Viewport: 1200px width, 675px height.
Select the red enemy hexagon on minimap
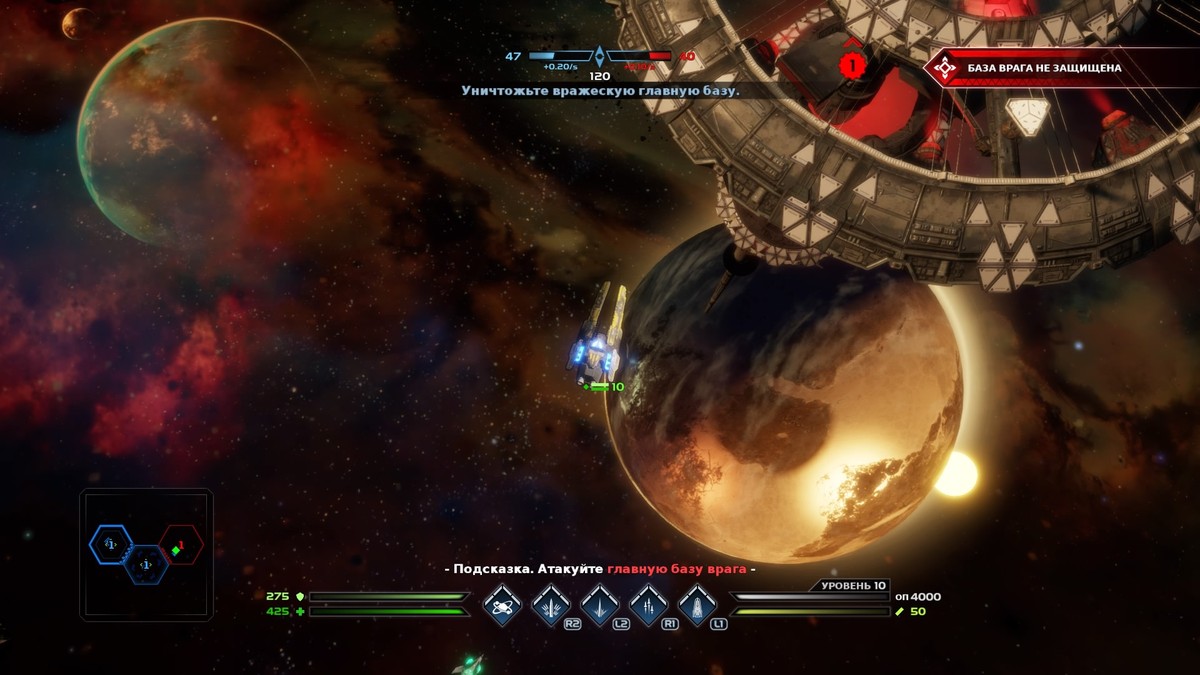click(x=181, y=545)
